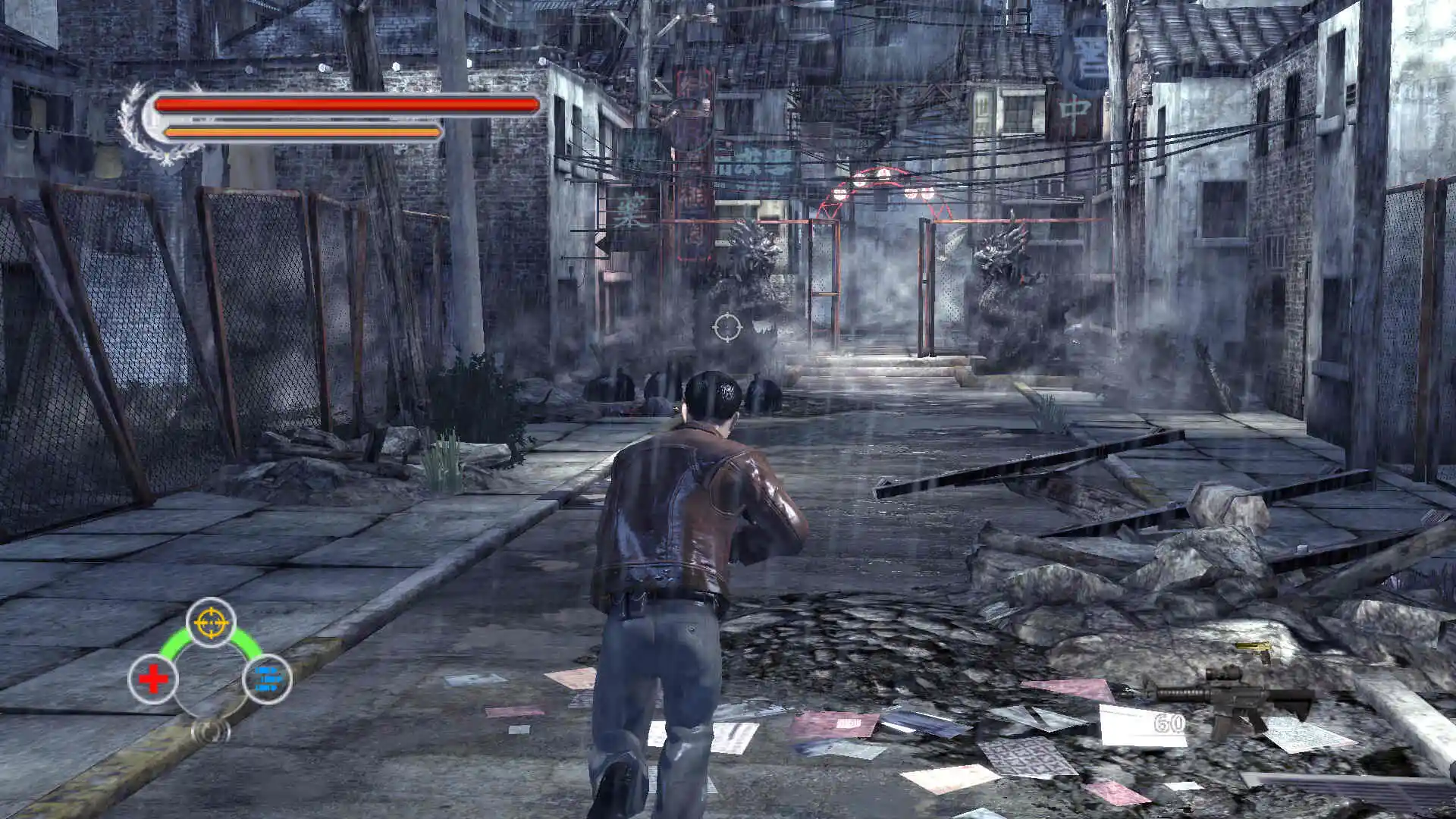Activate the yellow crosshair Precision Aim ability

point(211,623)
